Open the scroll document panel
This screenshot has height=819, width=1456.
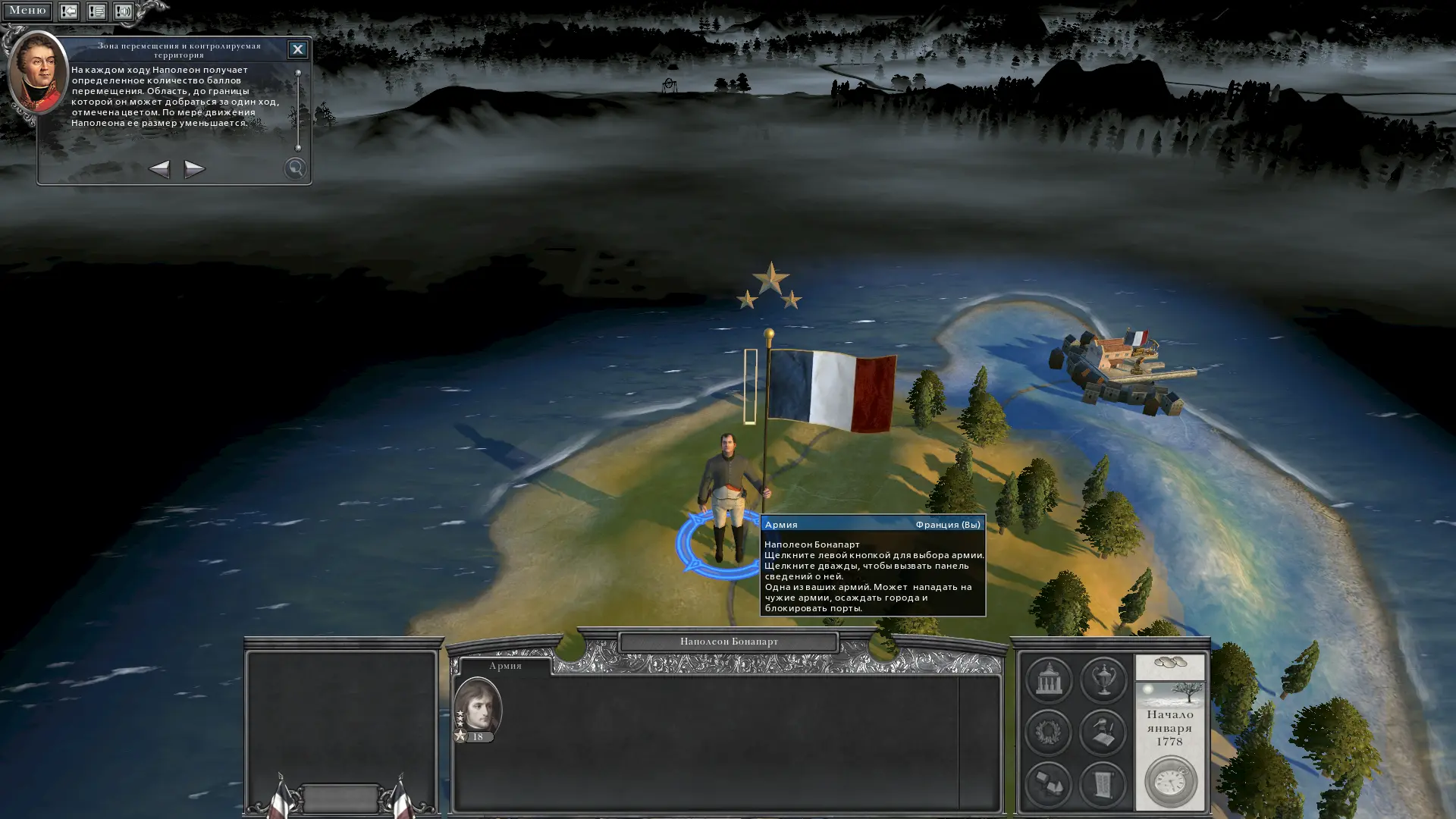[1103, 784]
